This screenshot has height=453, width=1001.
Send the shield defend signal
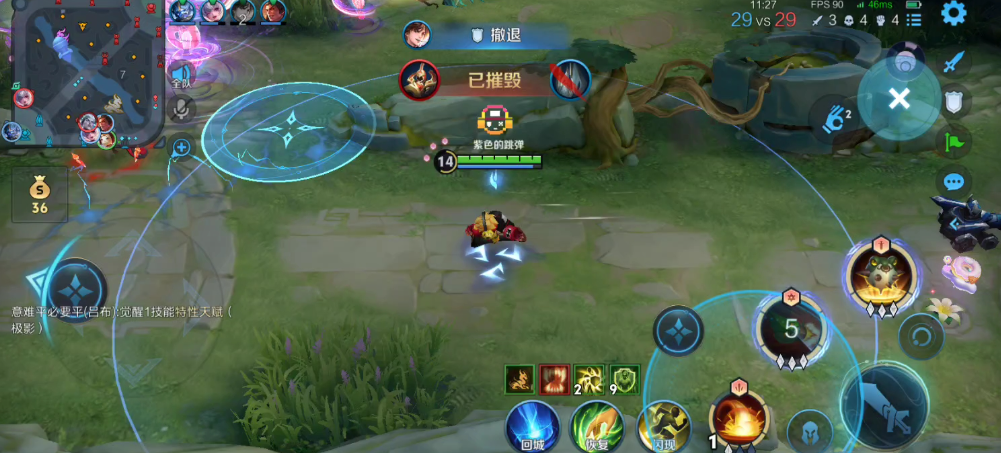point(955,101)
